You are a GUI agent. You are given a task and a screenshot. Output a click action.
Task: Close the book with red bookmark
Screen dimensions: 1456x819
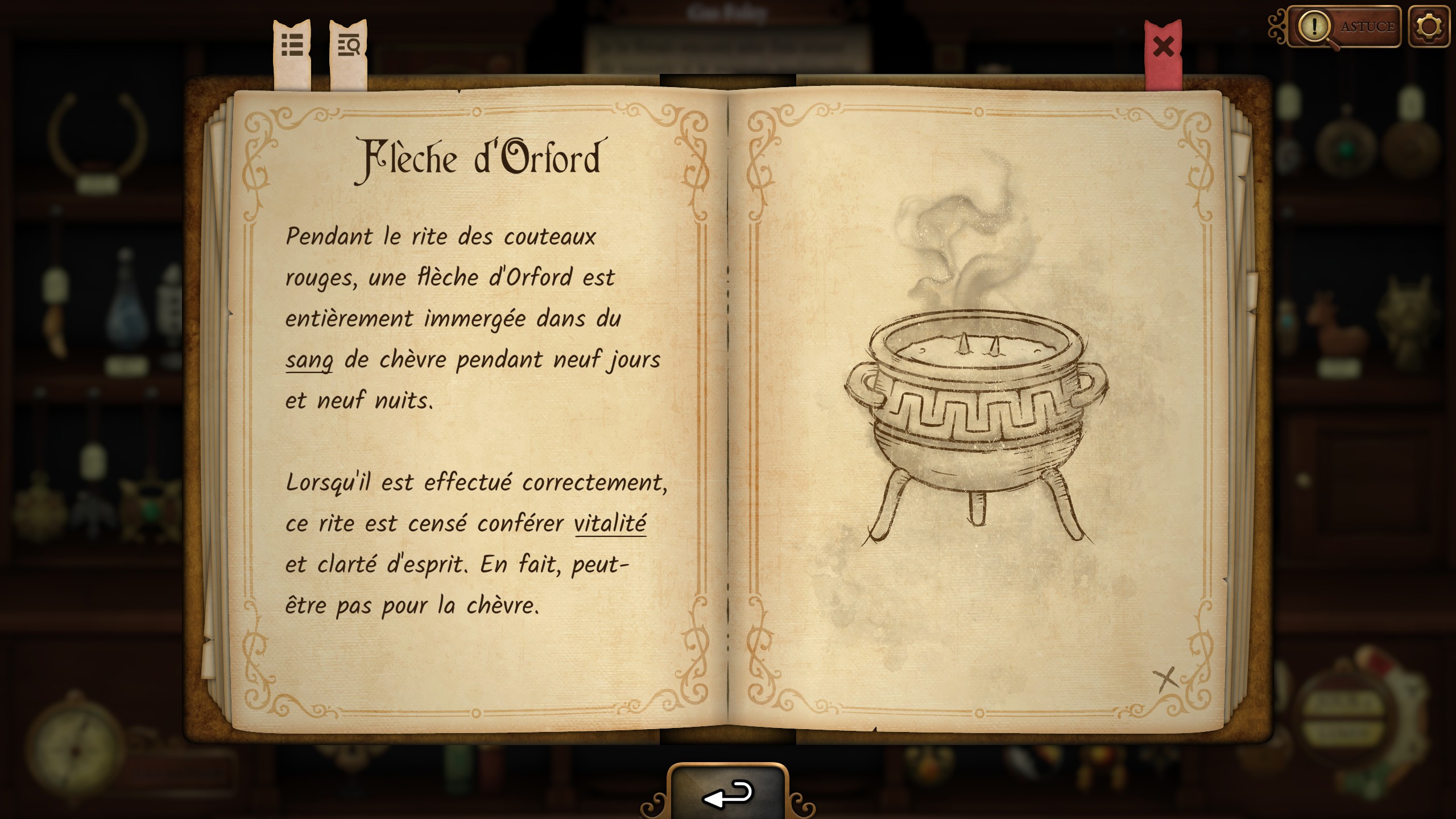(1163, 48)
